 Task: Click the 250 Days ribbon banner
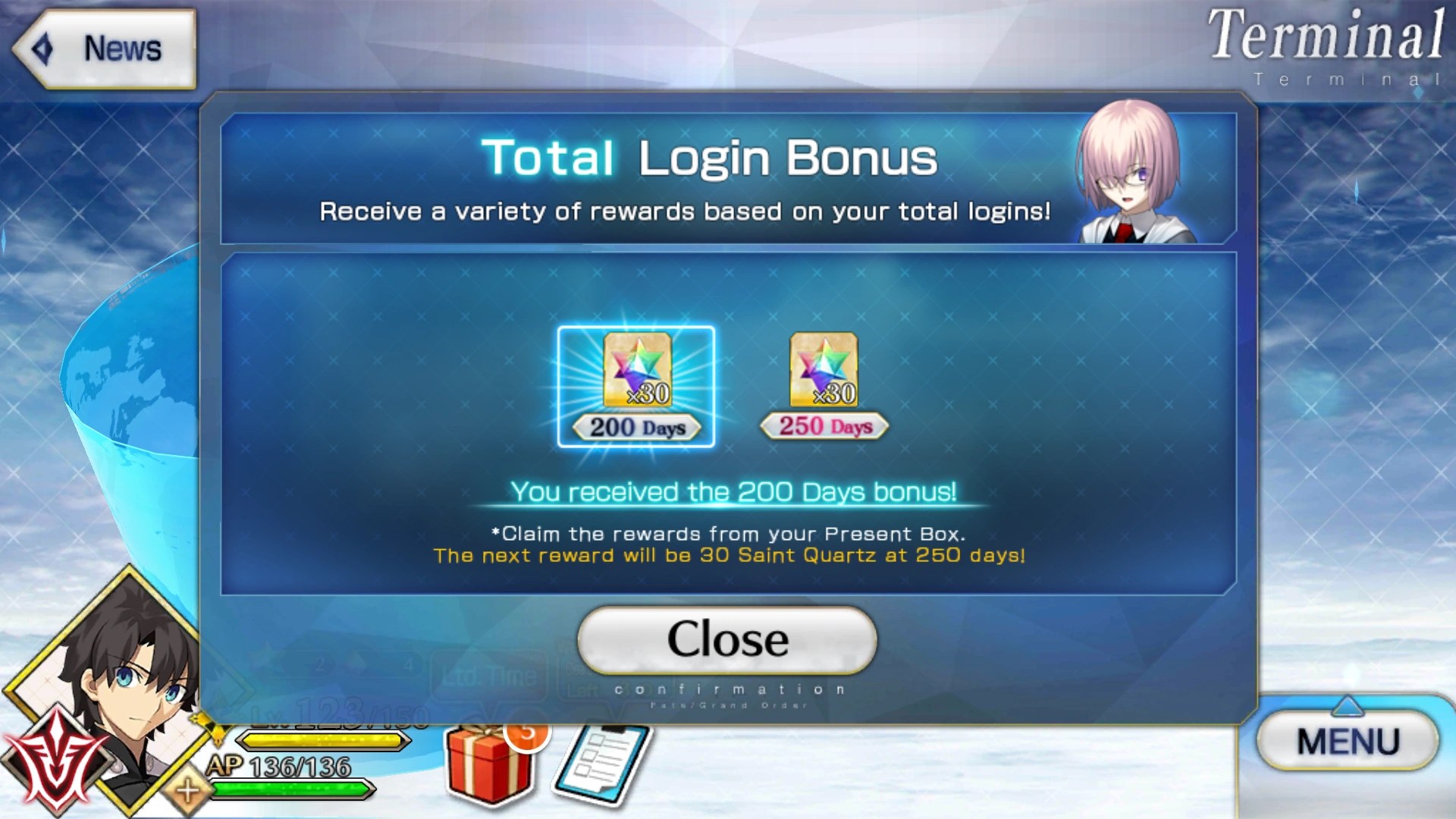[823, 425]
